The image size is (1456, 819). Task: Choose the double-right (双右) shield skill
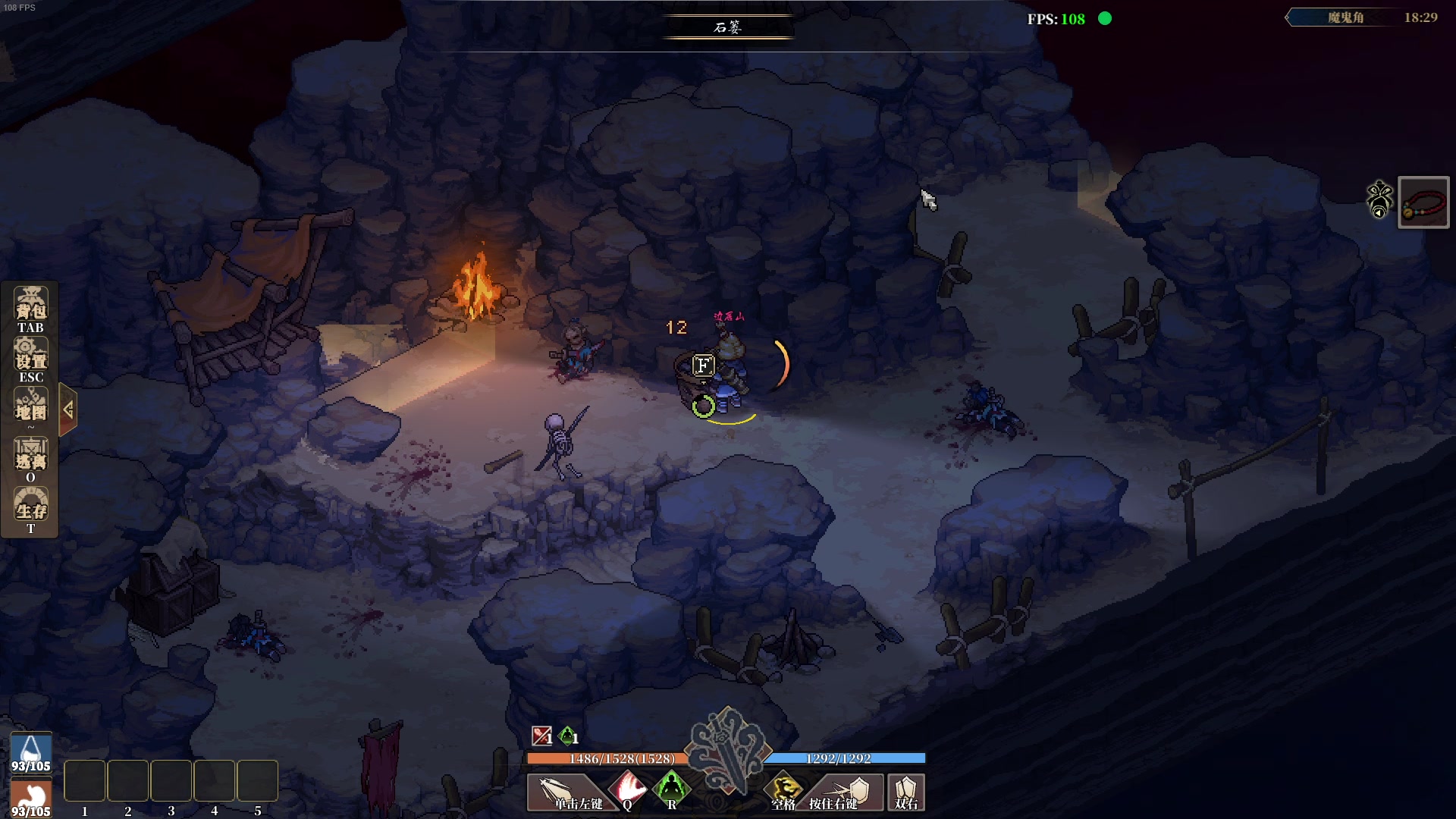click(906, 792)
